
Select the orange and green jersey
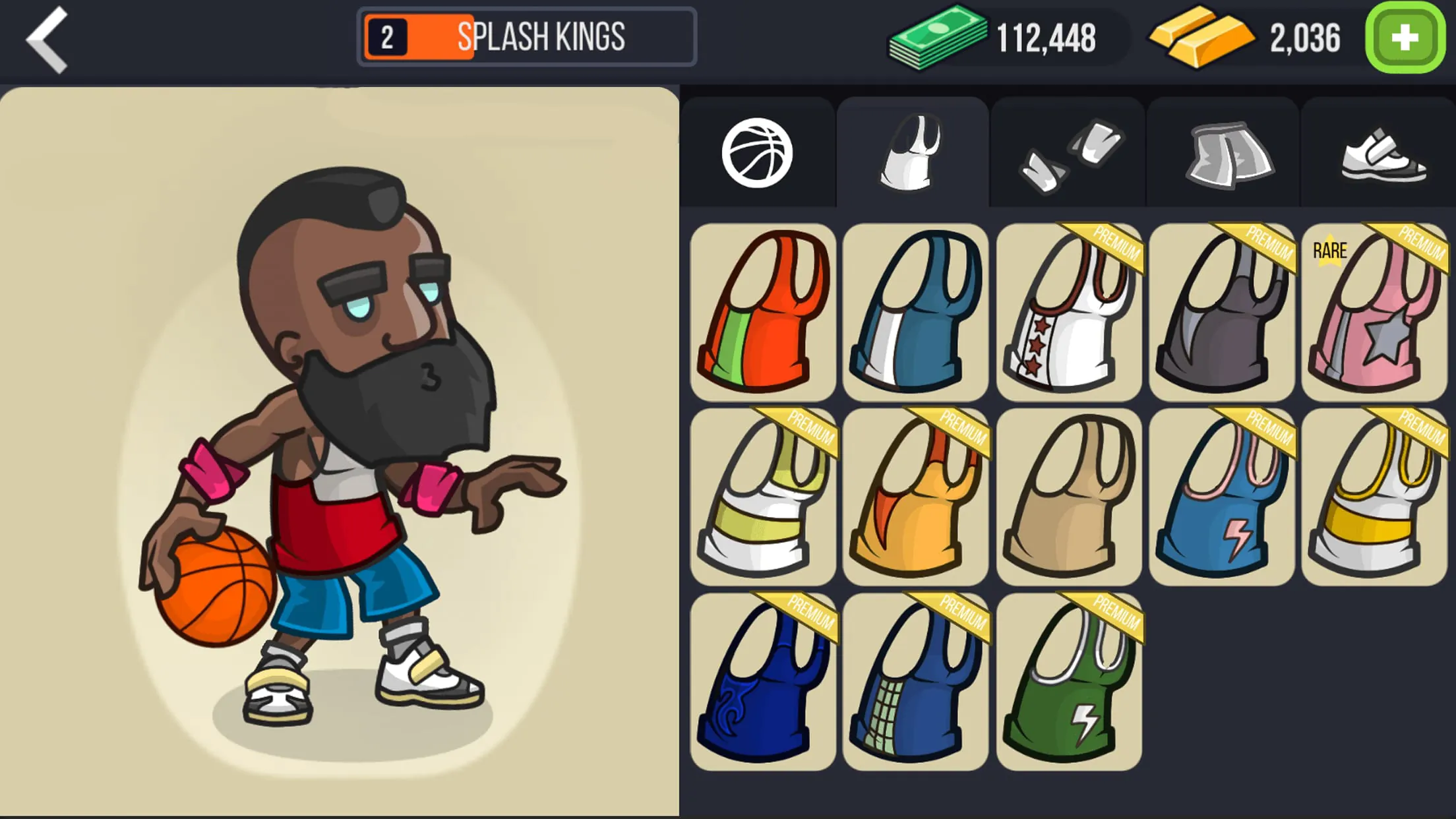[x=762, y=310]
